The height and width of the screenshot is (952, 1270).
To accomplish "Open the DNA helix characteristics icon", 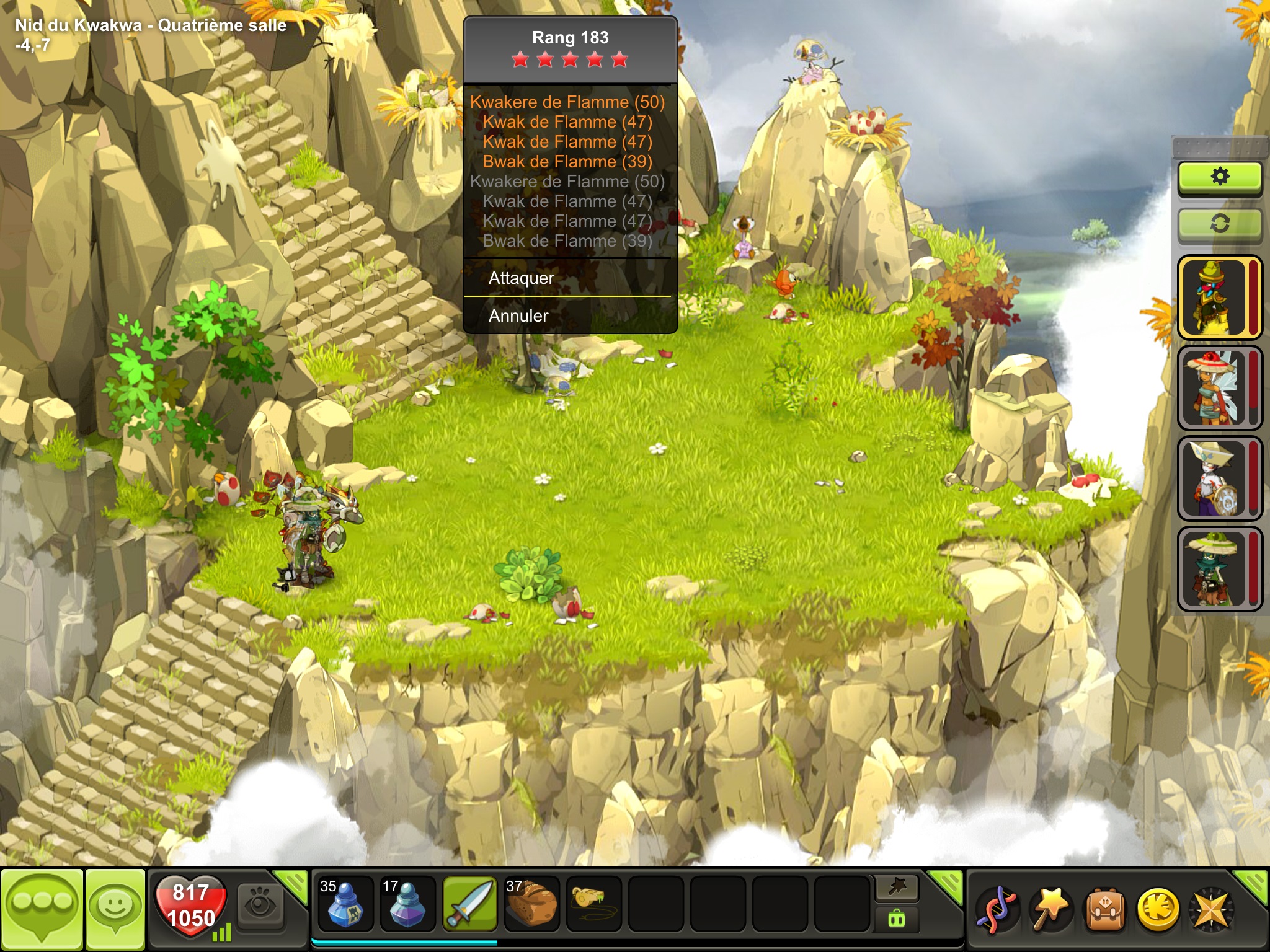I will coord(997,910).
